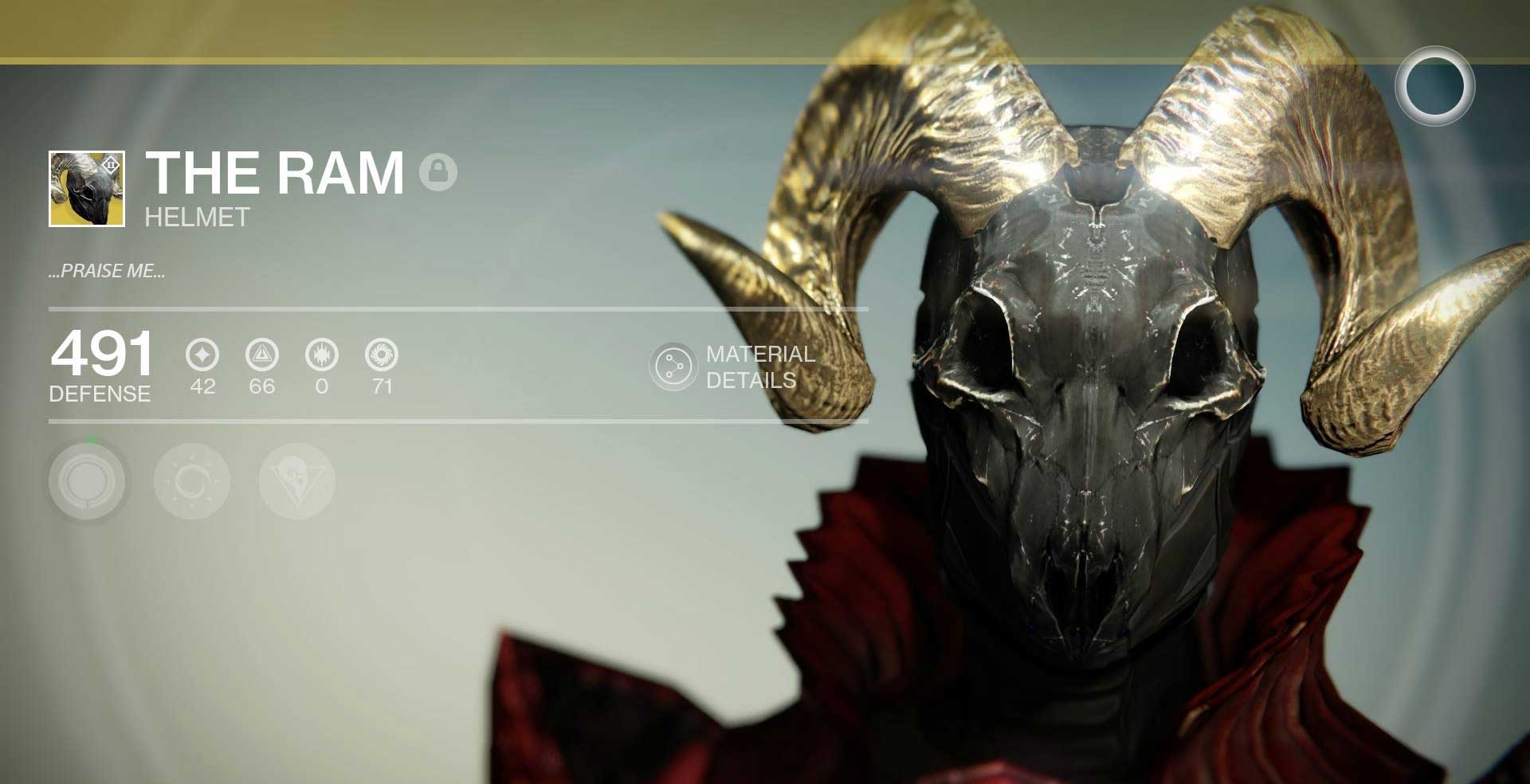Click the spiked burst stat icon above 0

(322, 355)
